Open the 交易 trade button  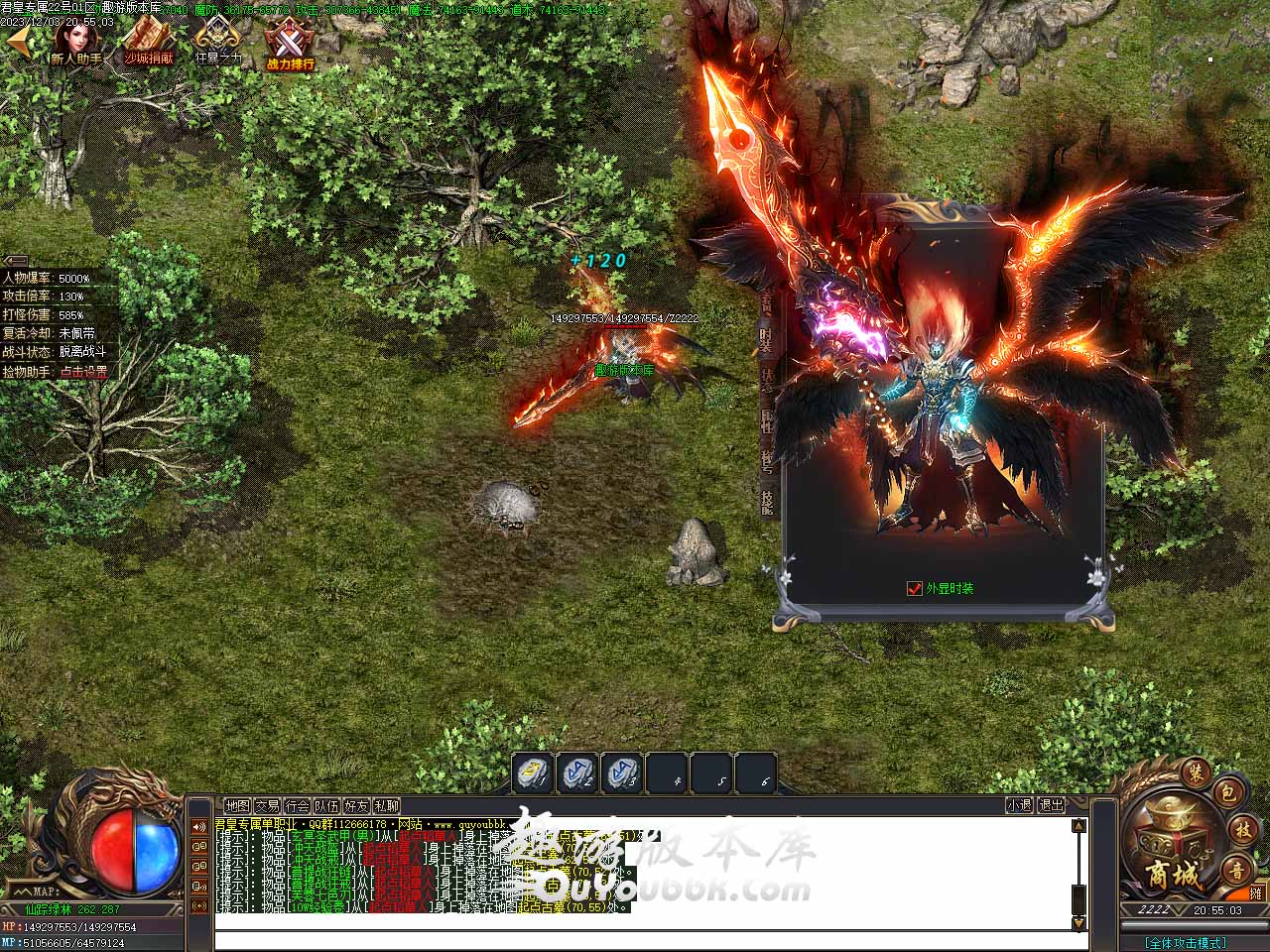267,806
